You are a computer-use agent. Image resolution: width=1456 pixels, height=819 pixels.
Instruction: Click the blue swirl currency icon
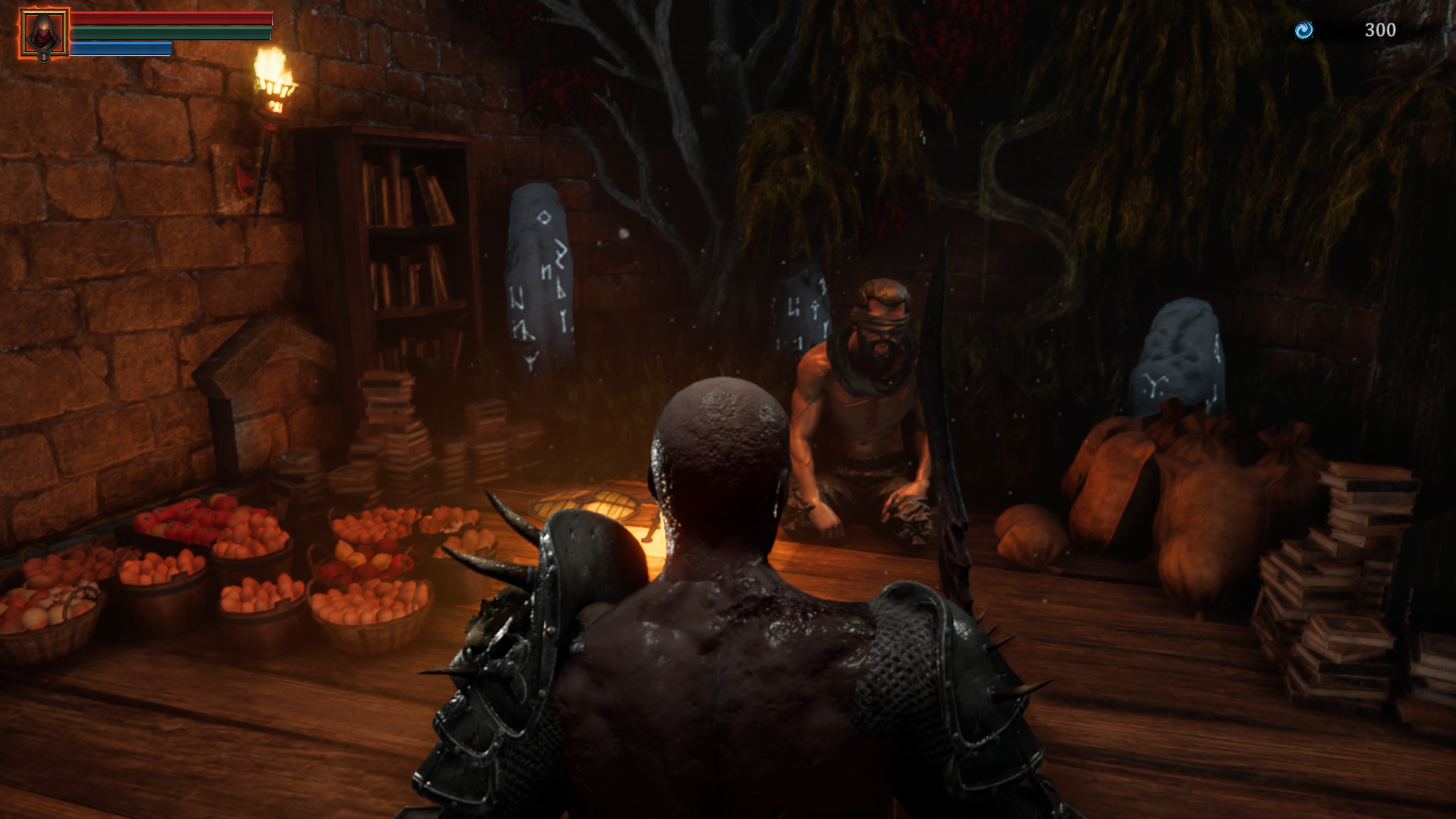click(x=1304, y=30)
